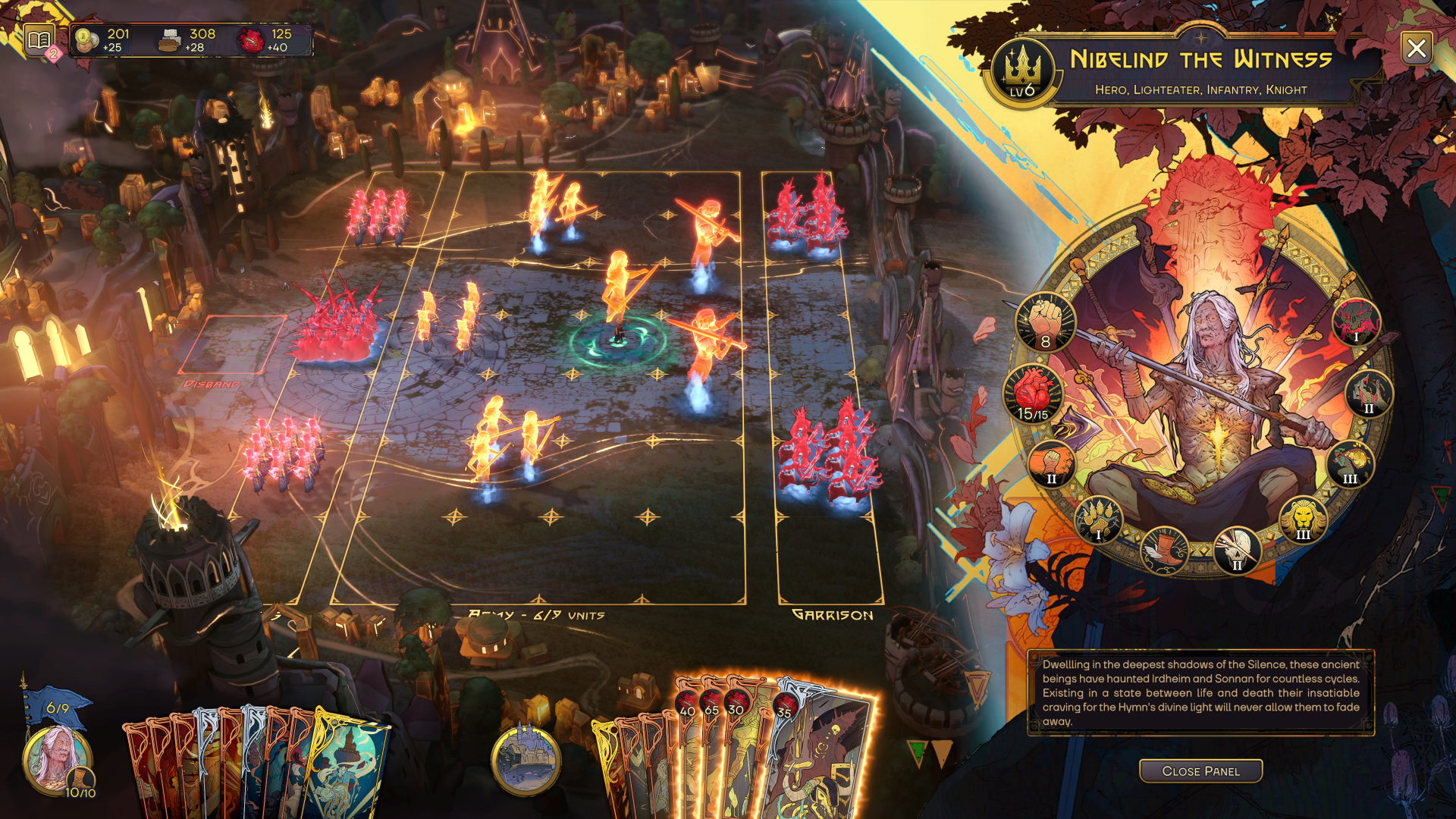Screen dimensions: 1456x819
Task: Inspect the clawed hand tier II trait
Action: tap(1369, 394)
